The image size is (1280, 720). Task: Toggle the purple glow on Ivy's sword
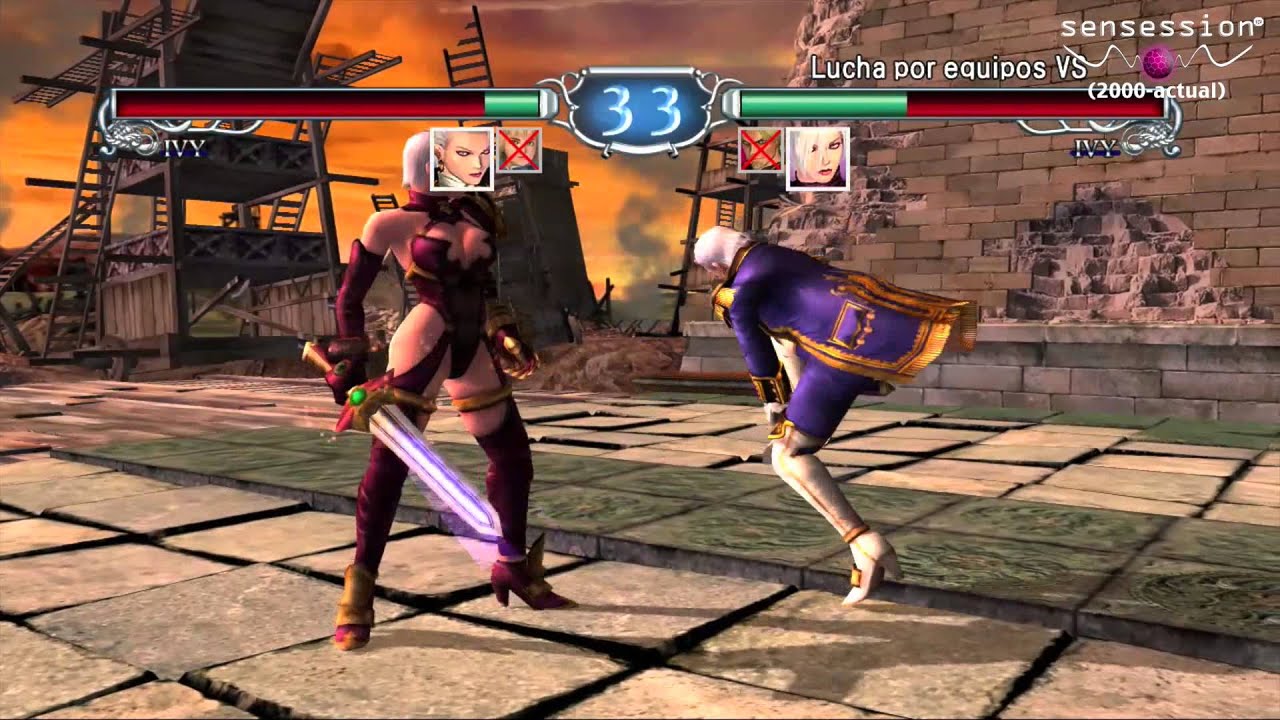pyautogui.click(x=448, y=480)
